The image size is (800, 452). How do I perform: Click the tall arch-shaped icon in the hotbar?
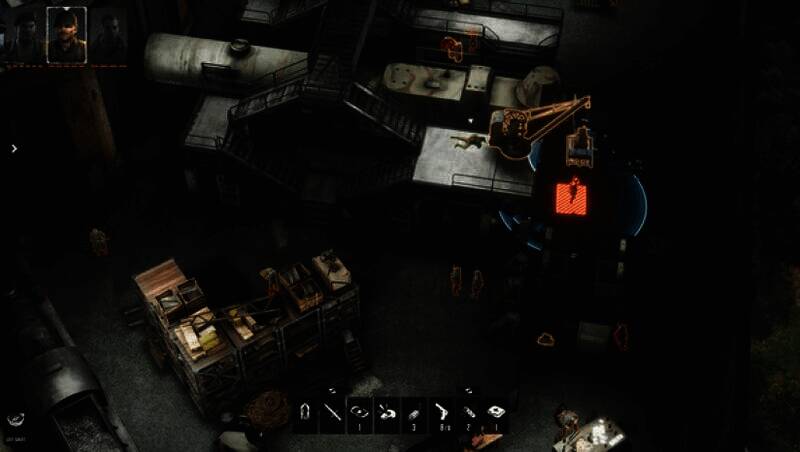coord(306,411)
